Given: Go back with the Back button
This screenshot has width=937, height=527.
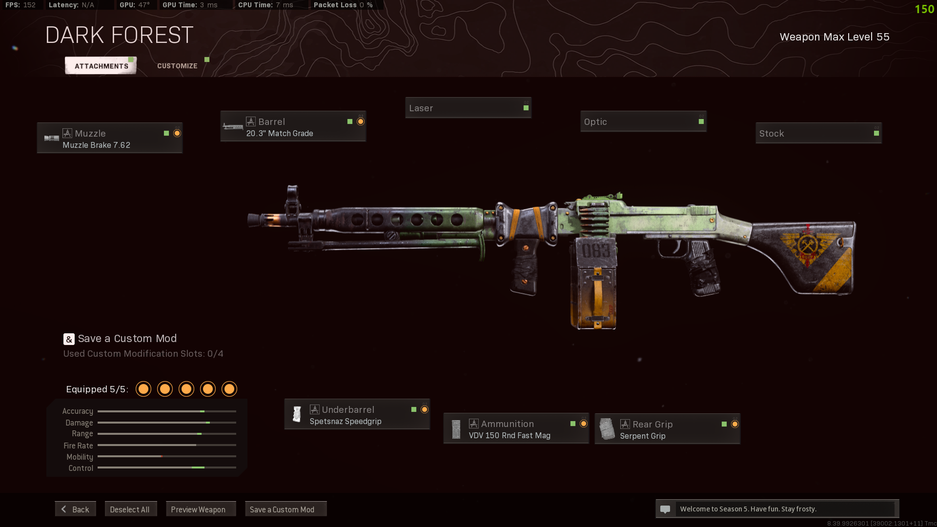Looking at the screenshot, I should (75, 509).
